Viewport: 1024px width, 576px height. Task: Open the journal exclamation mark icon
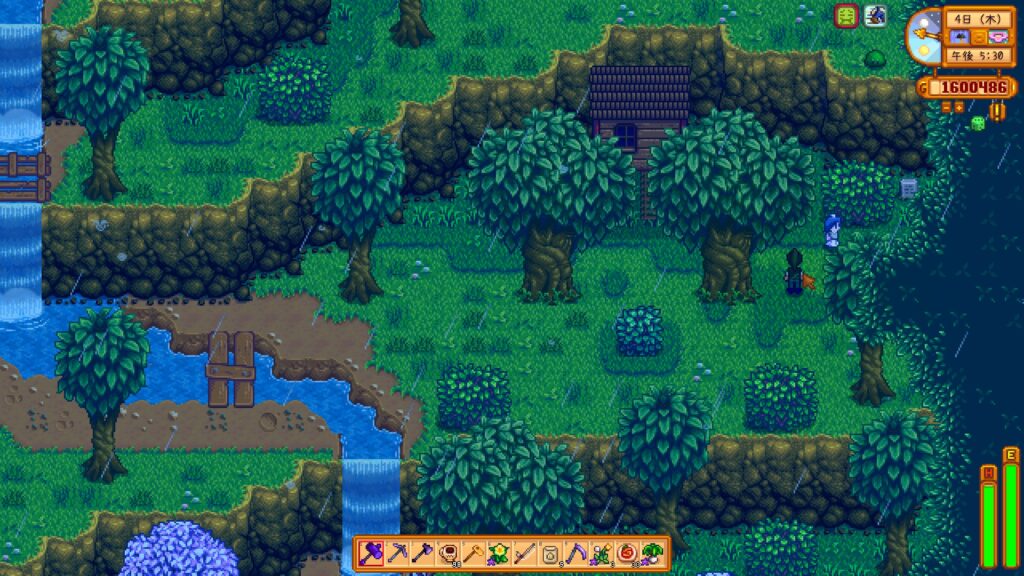pyautogui.click(x=997, y=110)
